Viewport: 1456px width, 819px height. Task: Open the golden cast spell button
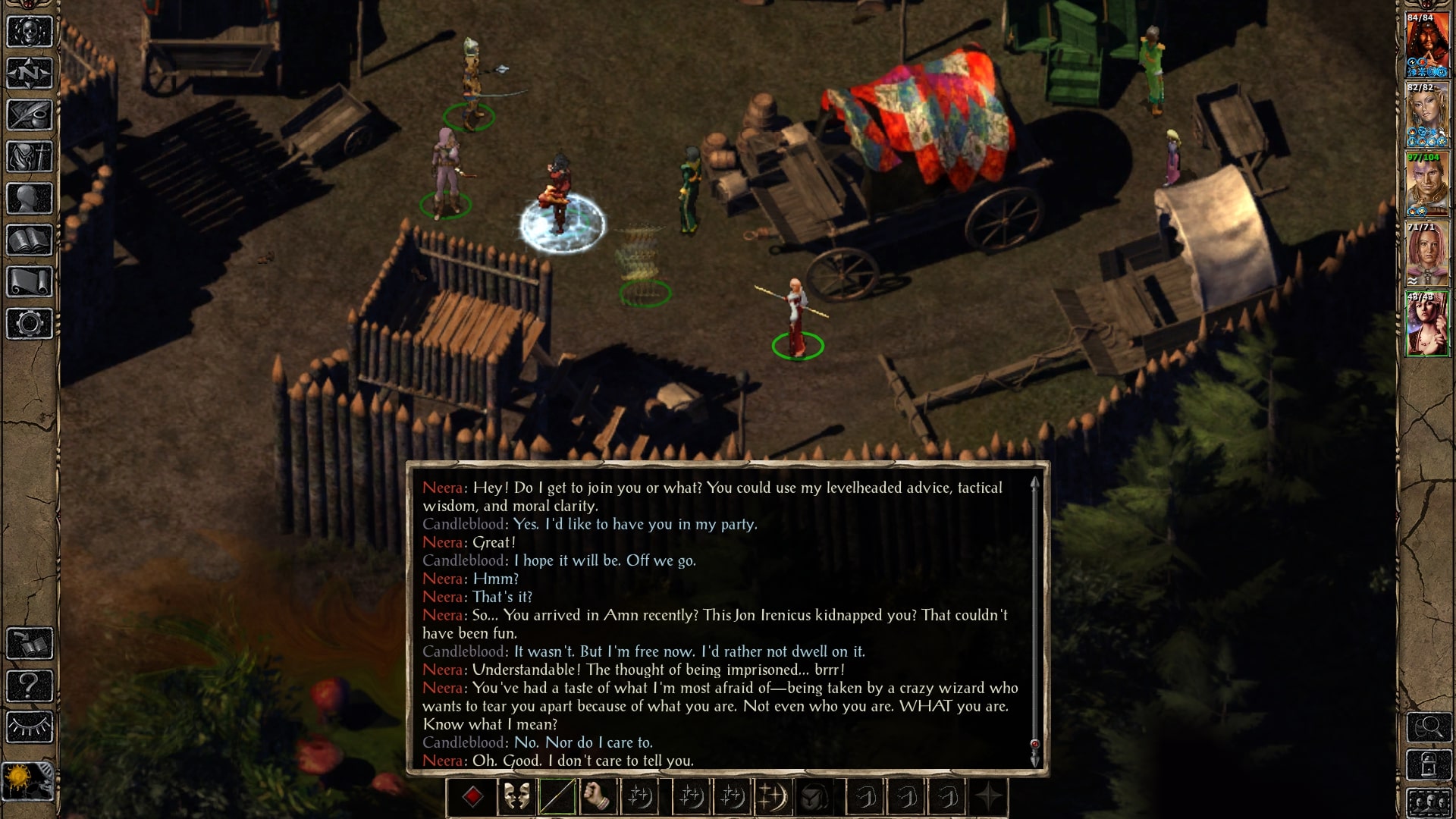coord(771,797)
